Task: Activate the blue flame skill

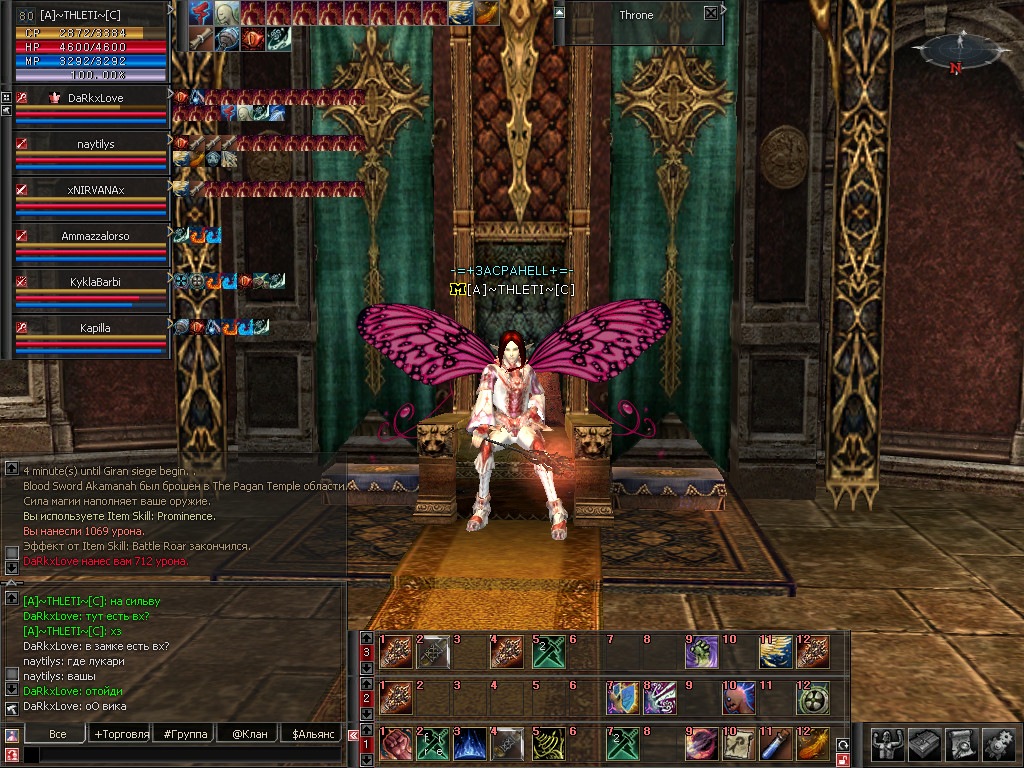Action: tap(470, 745)
